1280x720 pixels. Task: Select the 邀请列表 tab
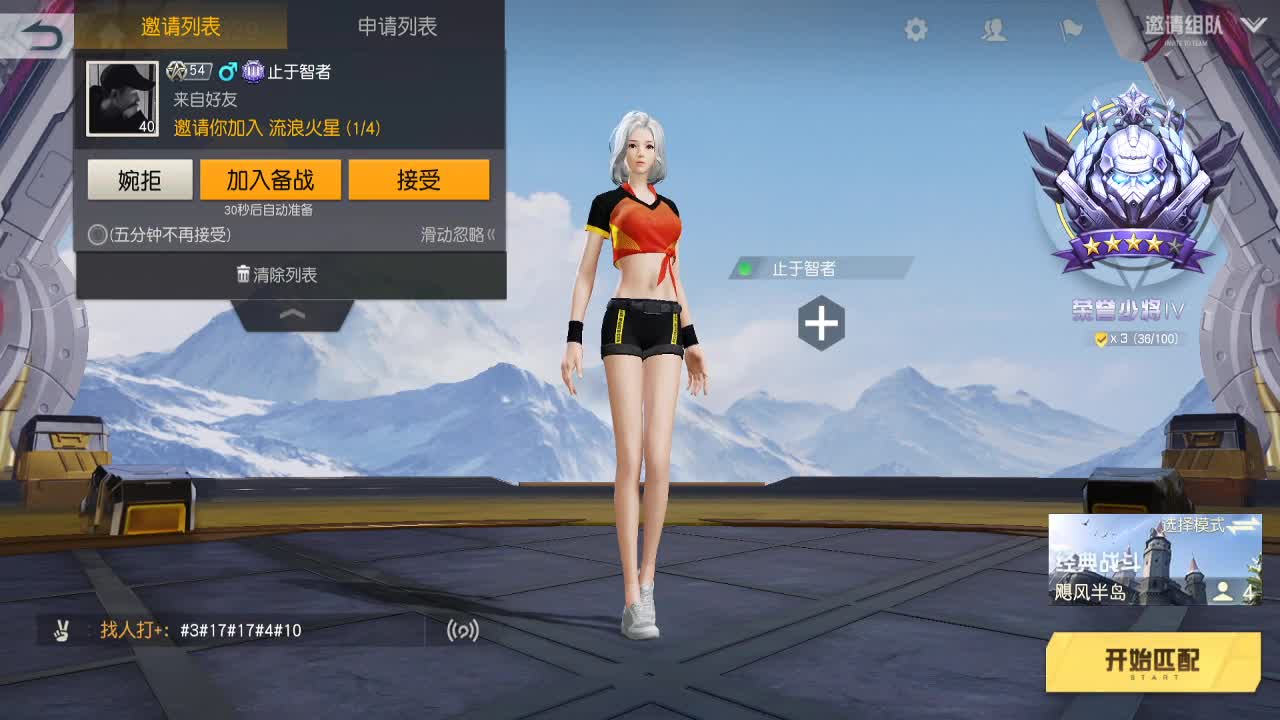(180, 28)
